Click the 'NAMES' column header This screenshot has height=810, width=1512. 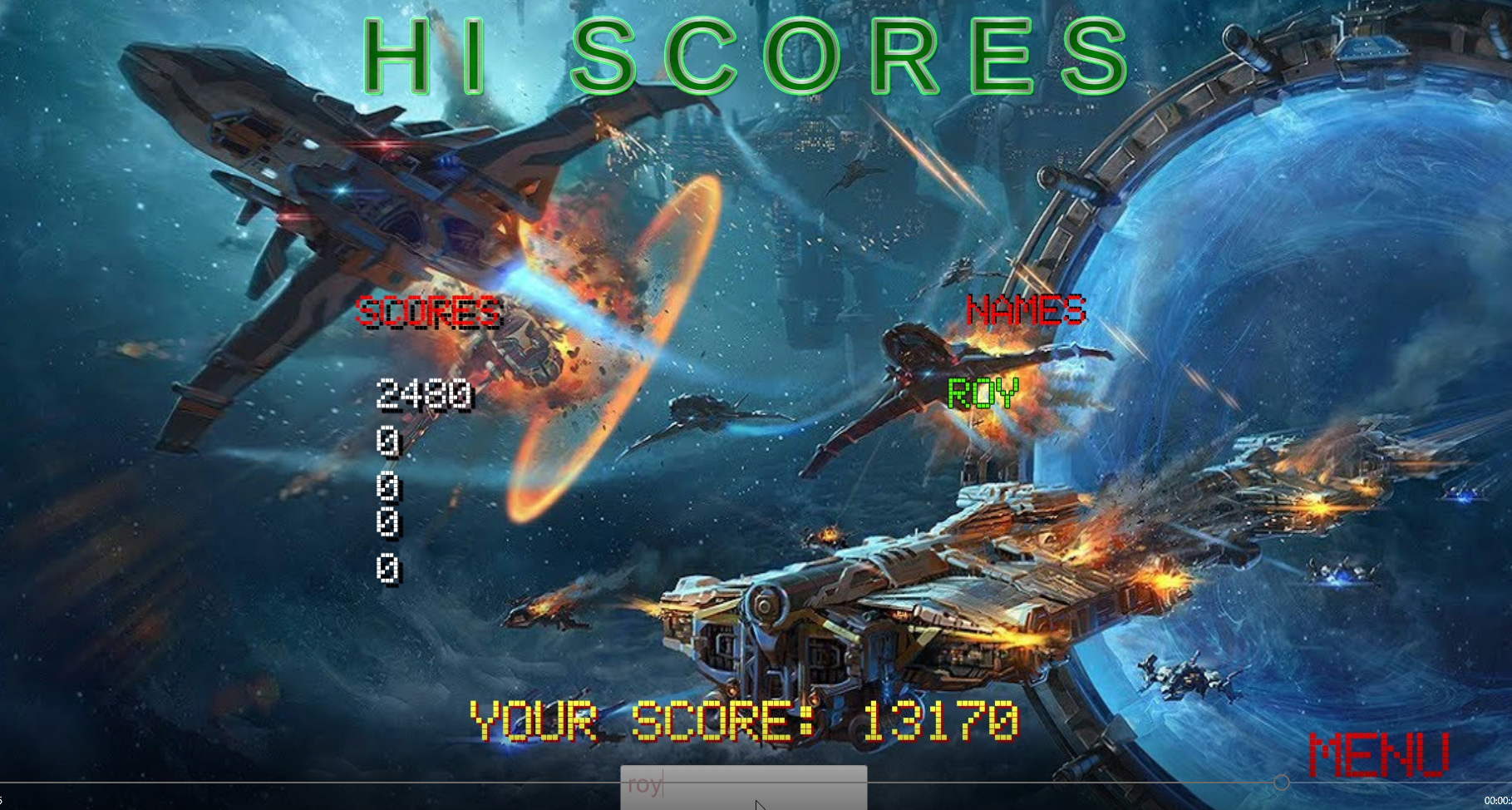click(1027, 309)
